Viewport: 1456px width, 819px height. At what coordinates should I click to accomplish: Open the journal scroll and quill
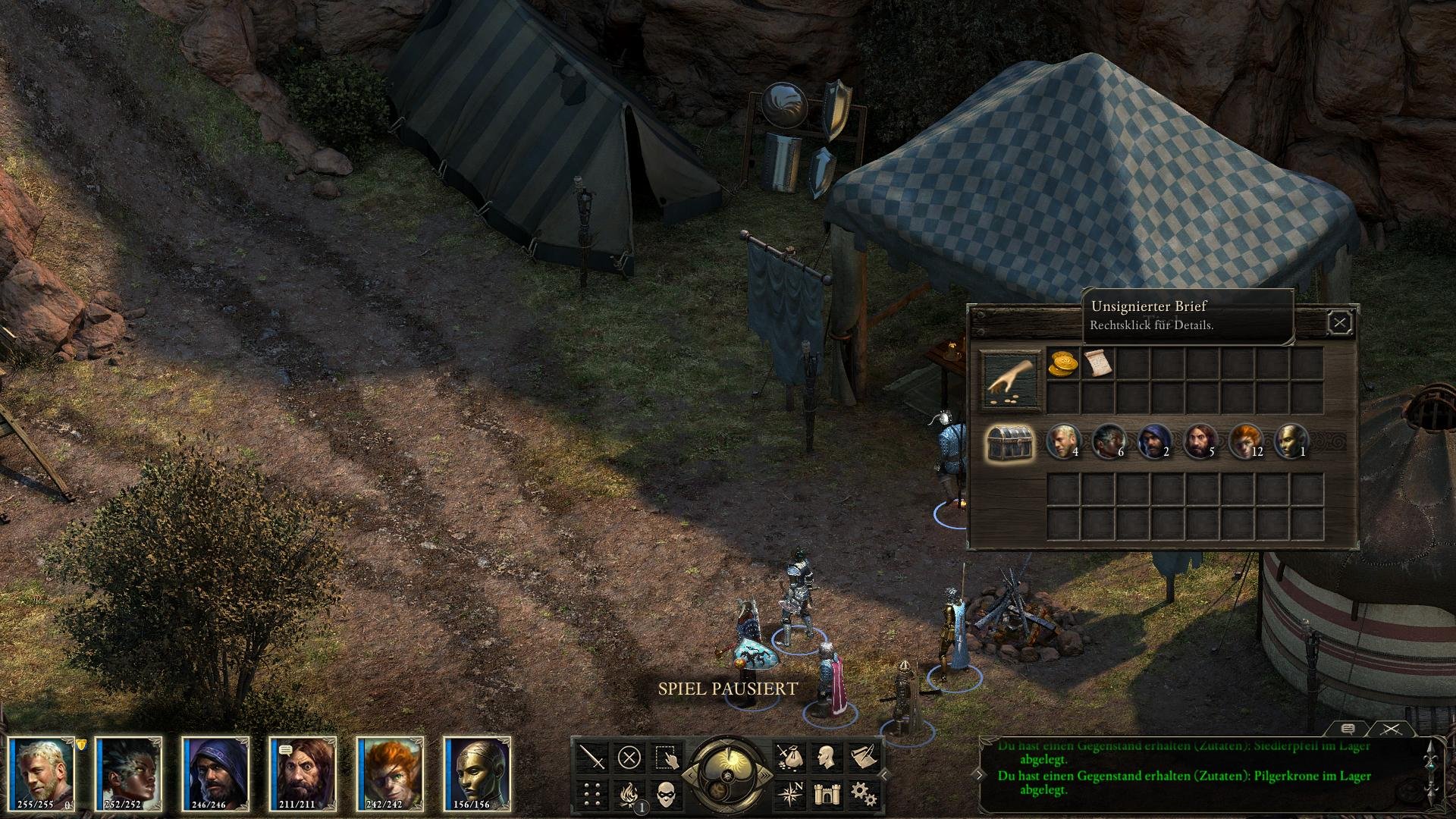[x=862, y=757]
